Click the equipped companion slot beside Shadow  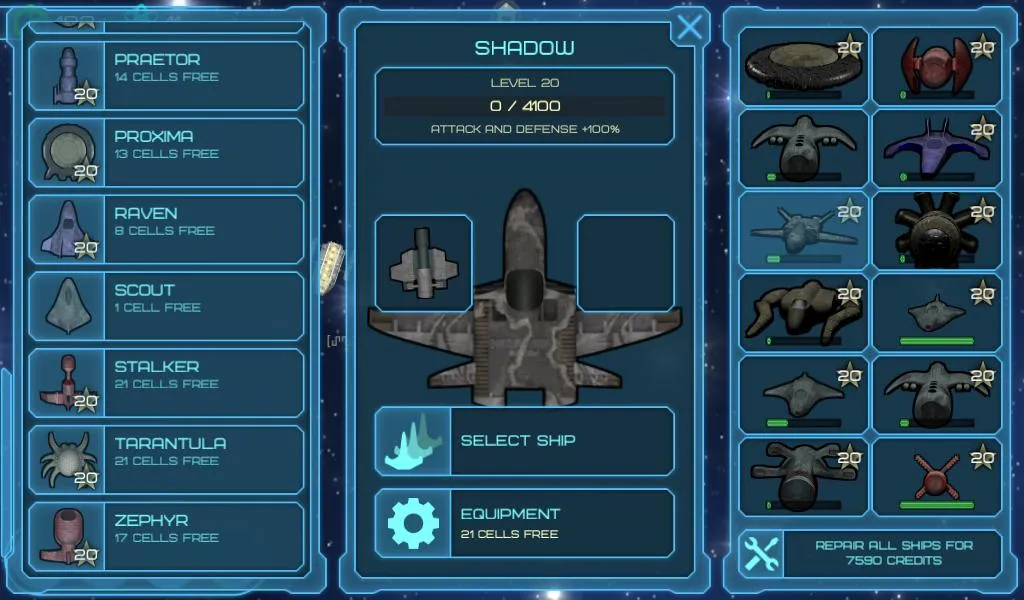pos(423,263)
